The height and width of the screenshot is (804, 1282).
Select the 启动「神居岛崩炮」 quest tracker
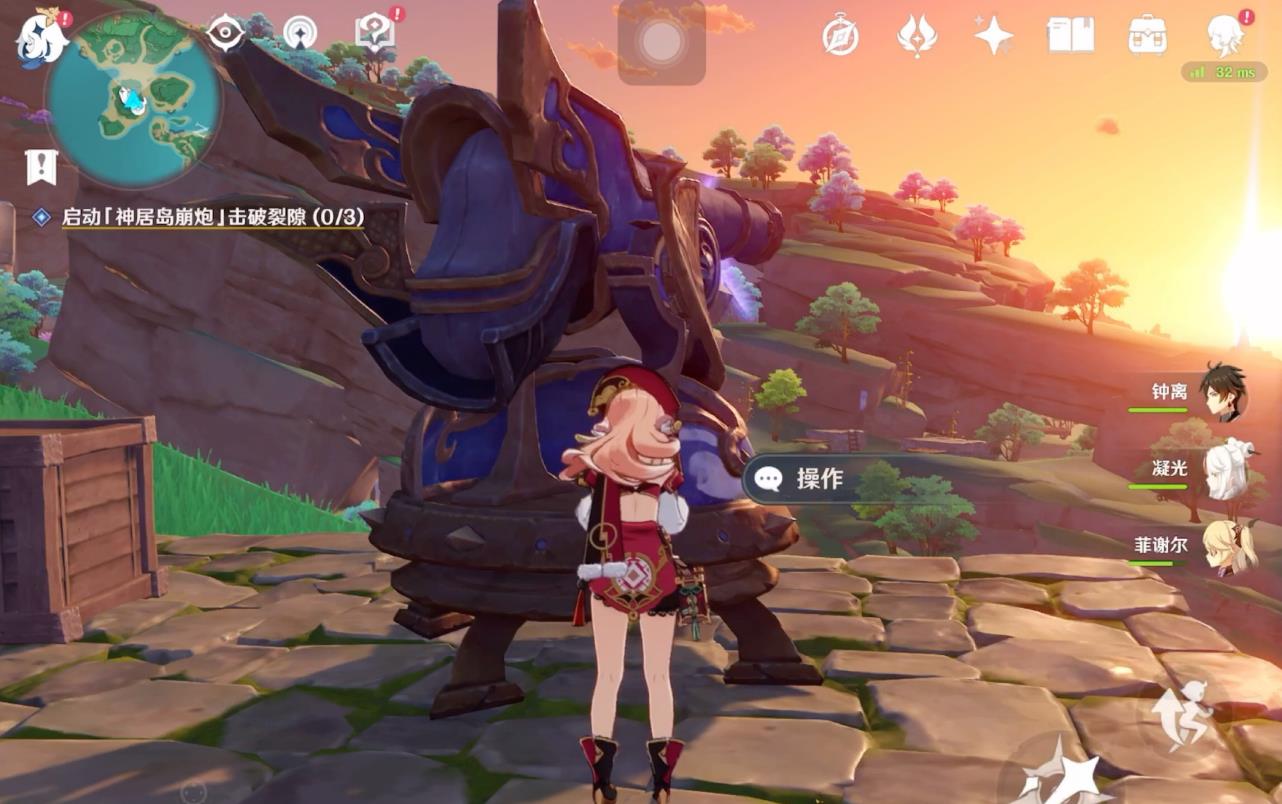click(x=212, y=216)
